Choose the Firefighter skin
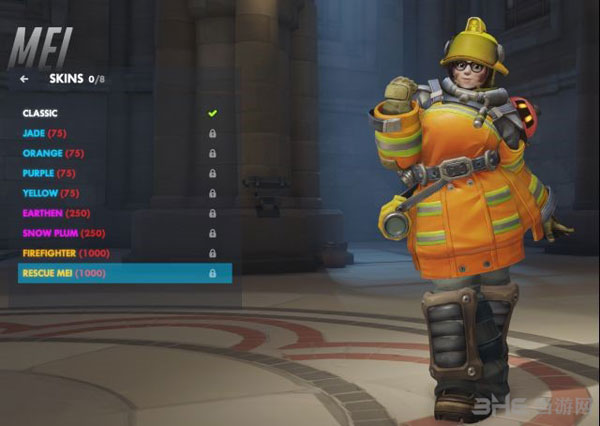This screenshot has height=426, width=600. coord(67,253)
